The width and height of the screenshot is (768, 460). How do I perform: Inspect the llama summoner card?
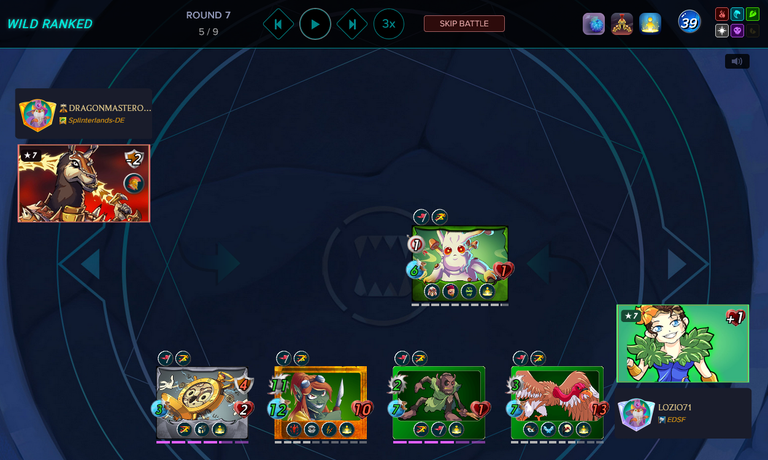(x=84, y=183)
